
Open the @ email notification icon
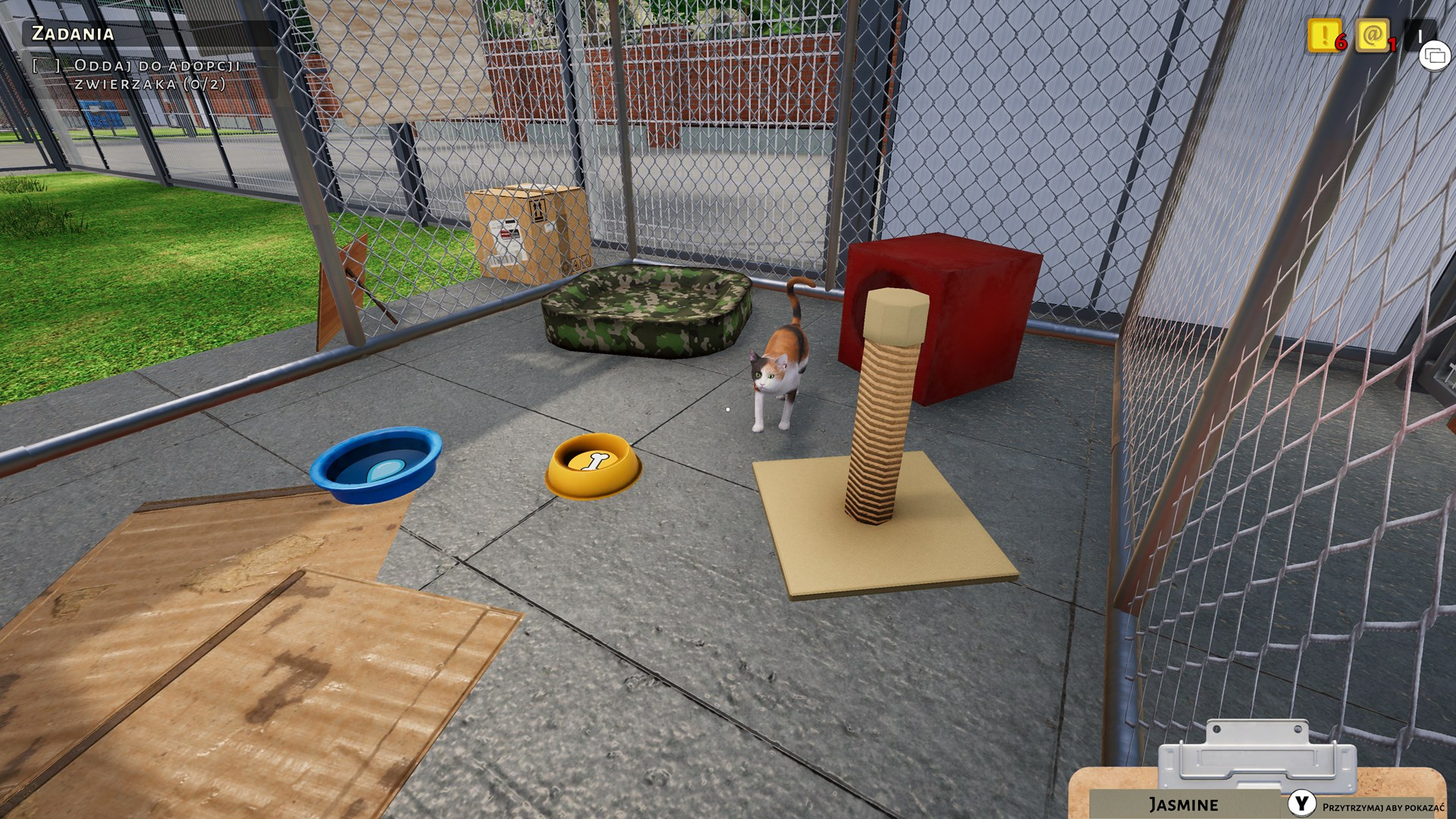[x=1371, y=35]
